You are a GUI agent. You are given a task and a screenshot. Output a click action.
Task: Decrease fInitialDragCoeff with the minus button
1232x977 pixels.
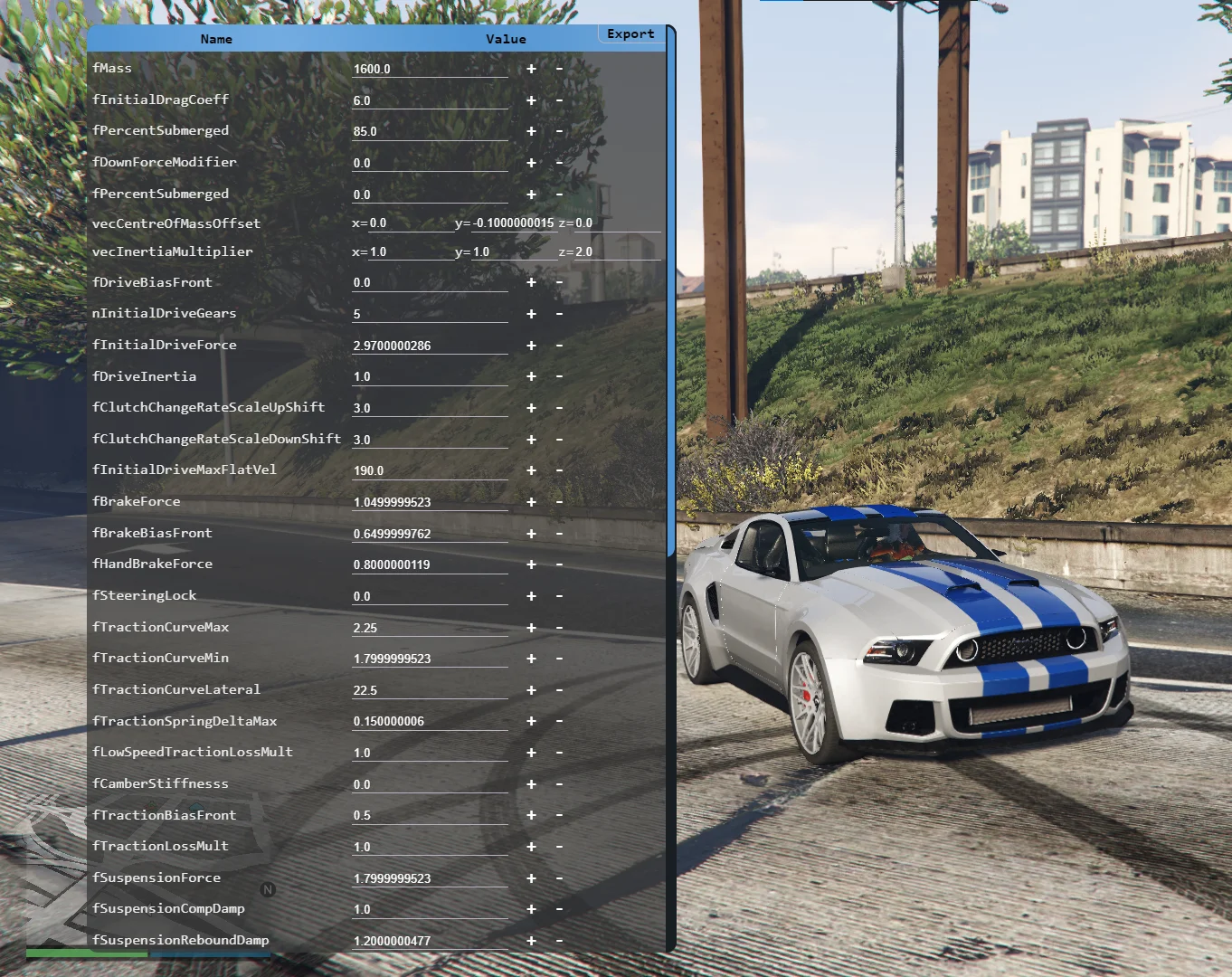[x=559, y=100]
